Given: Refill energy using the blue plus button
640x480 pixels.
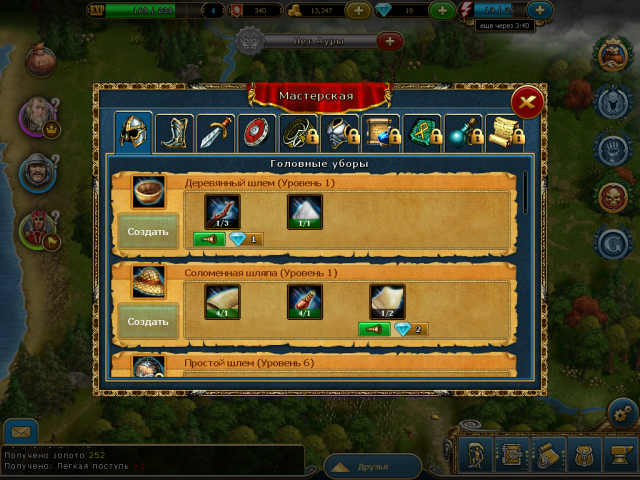Looking at the screenshot, I should pos(540,11).
